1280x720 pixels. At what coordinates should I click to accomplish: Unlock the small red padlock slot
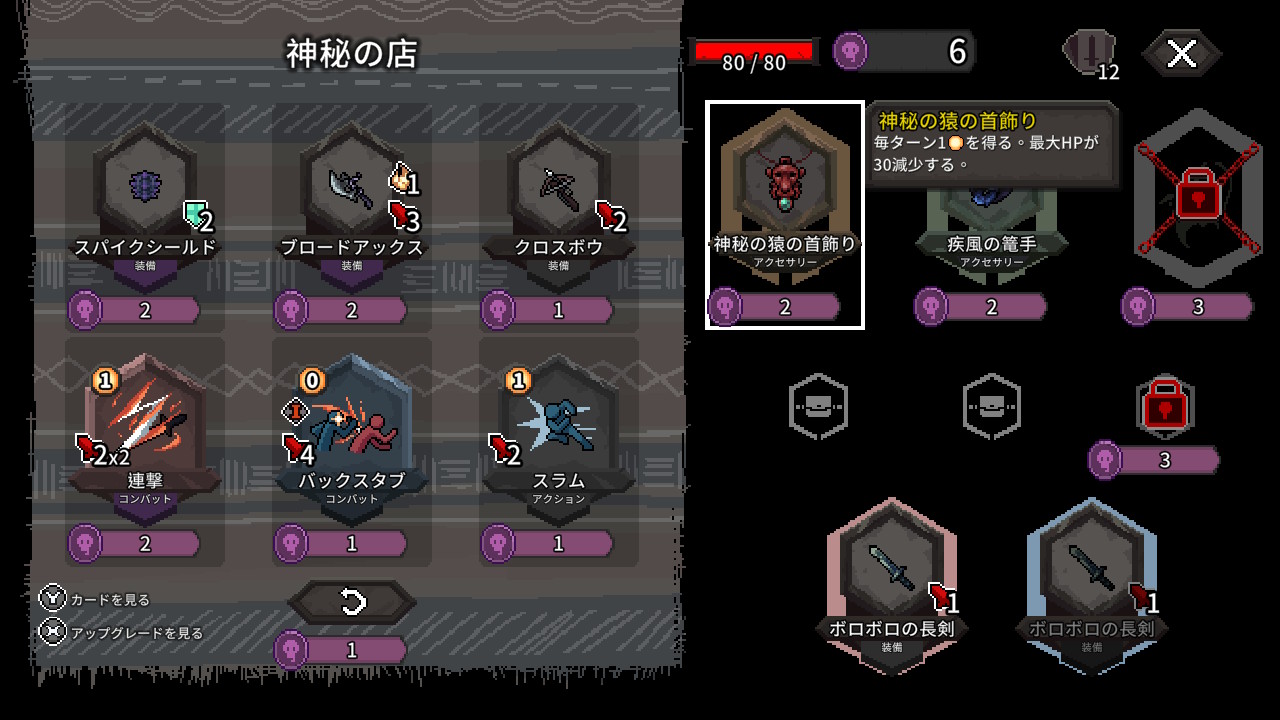tap(1166, 406)
